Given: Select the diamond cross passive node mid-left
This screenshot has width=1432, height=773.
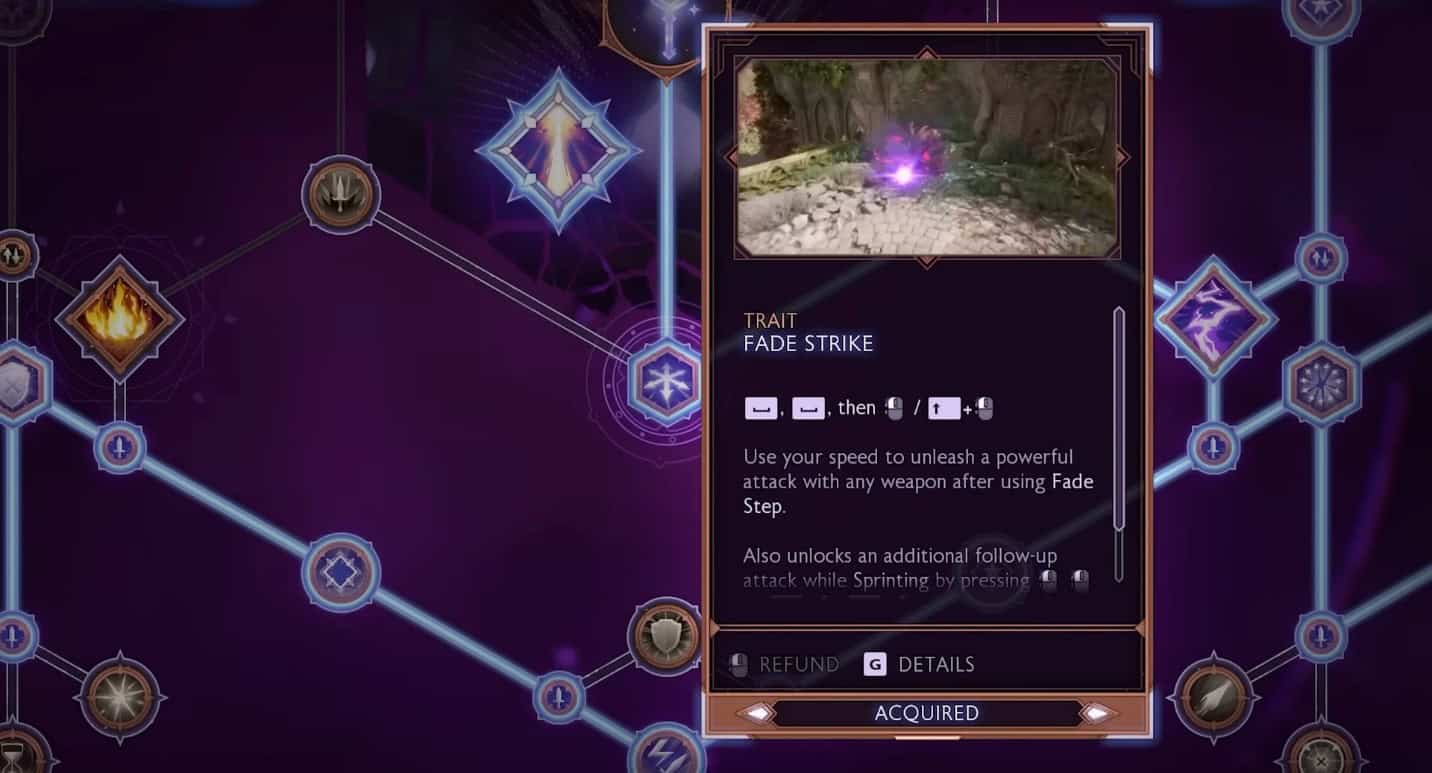Looking at the screenshot, I should 340,572.
